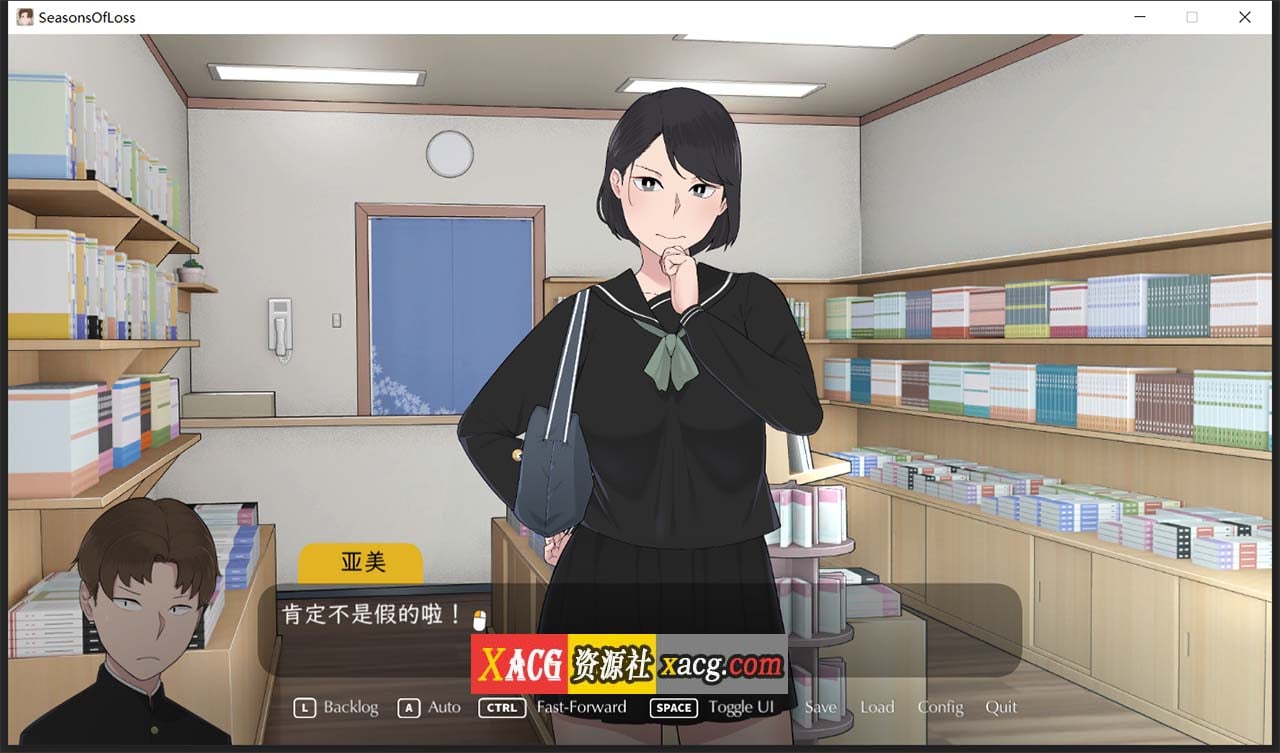Click the A key badge beside Auto
The width and height of the screenshot is (1280, 753).
pos(408,707)
